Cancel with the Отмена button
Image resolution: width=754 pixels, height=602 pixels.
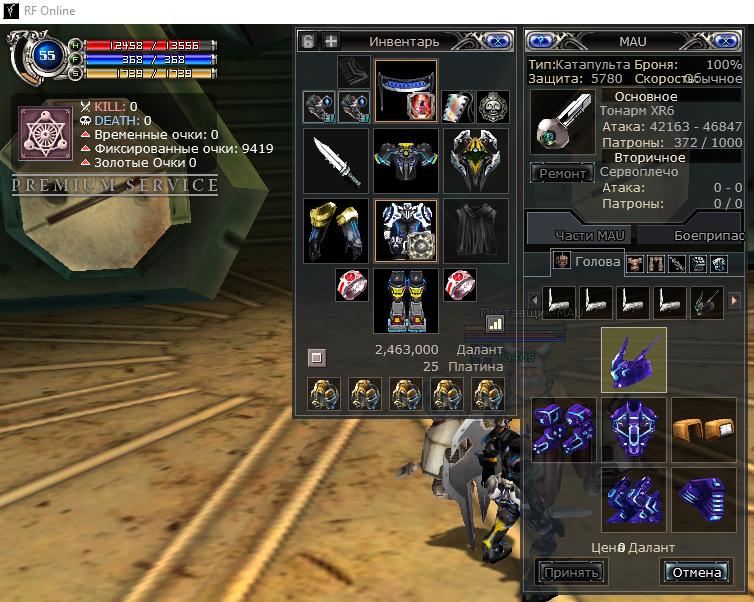pos(696,573)
